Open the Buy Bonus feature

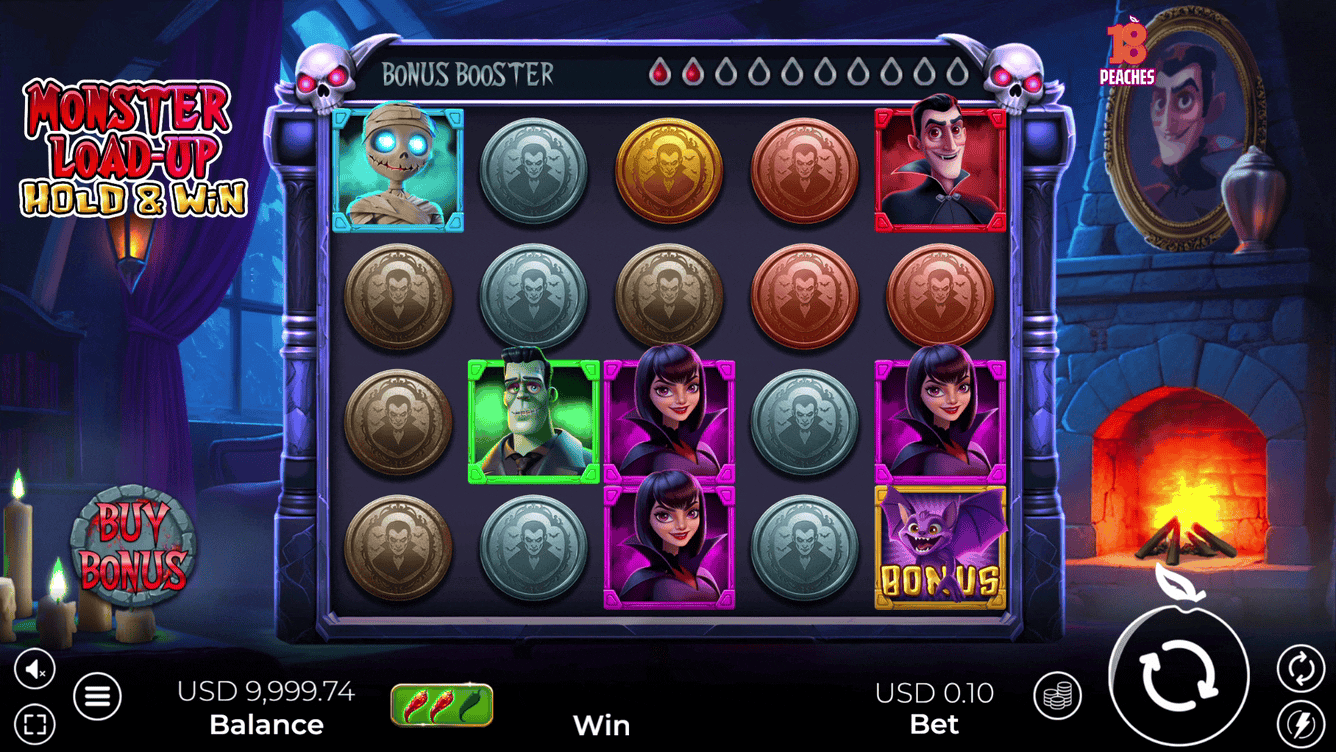(x=133, y=546)
